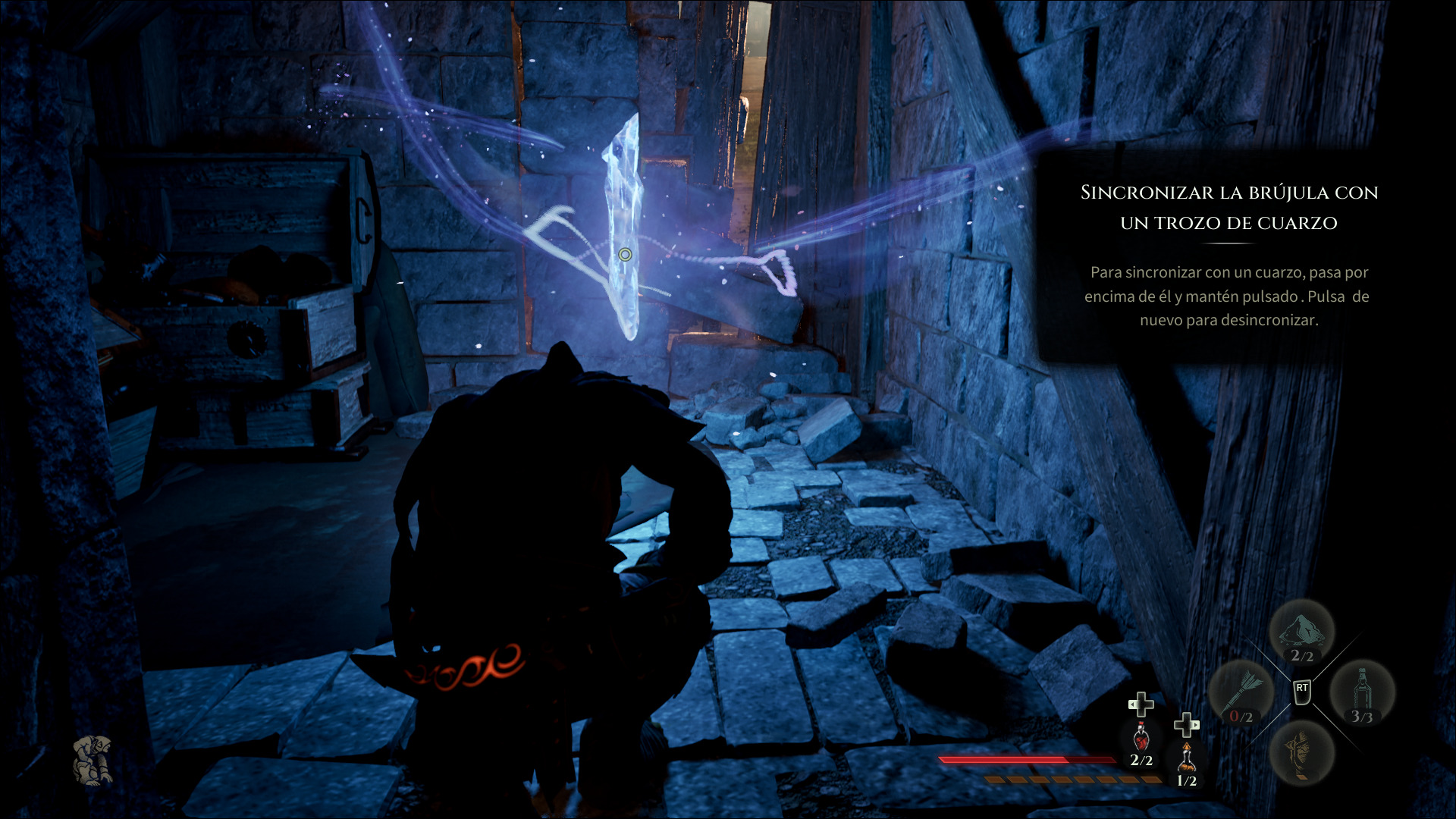The width and height of the screenshot is (1456, 819).
Task: Choose the dart item slot
Action: coord(1241,694)
